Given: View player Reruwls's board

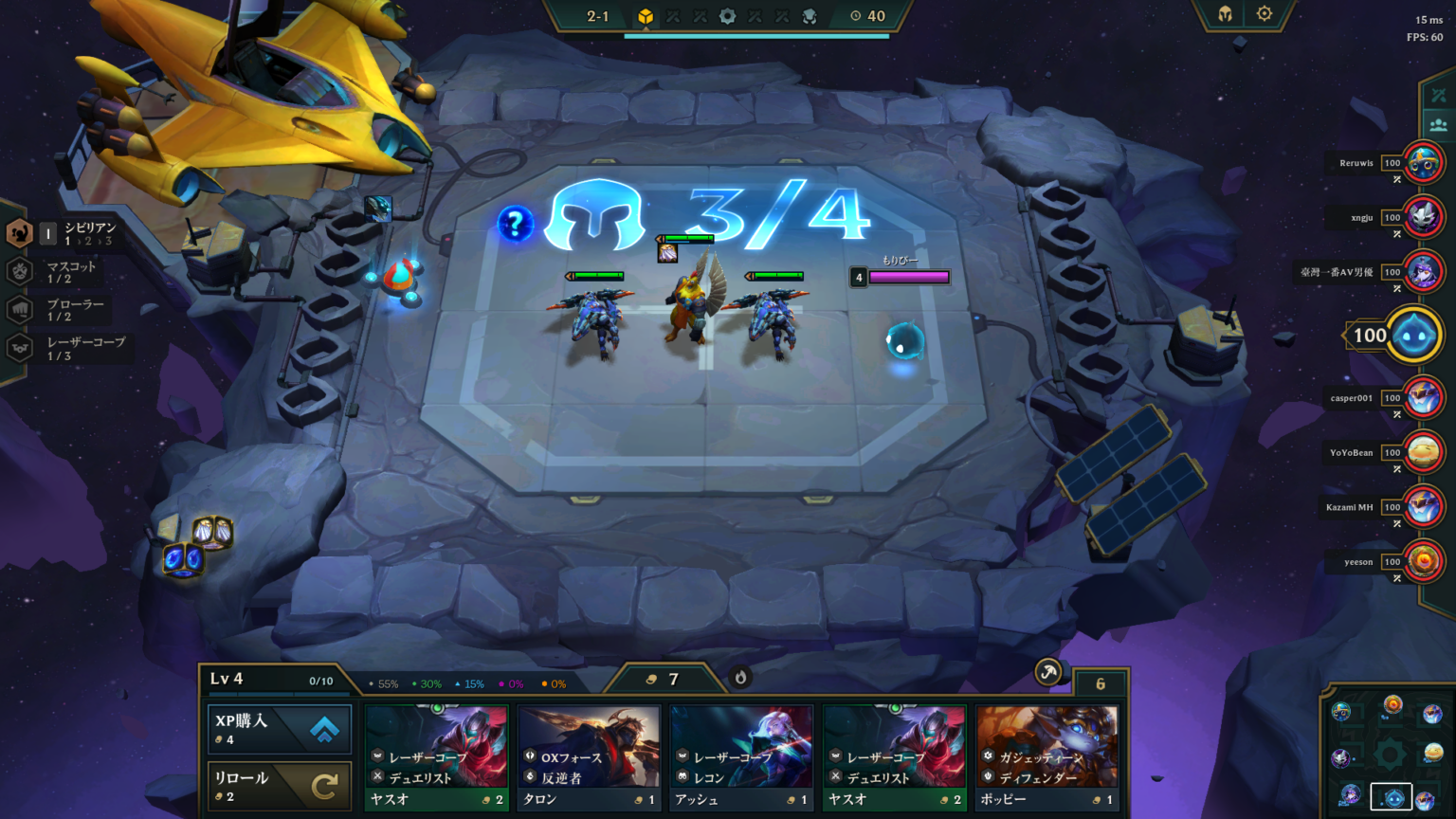Looking at the screenshot, I should point(1423,163).
